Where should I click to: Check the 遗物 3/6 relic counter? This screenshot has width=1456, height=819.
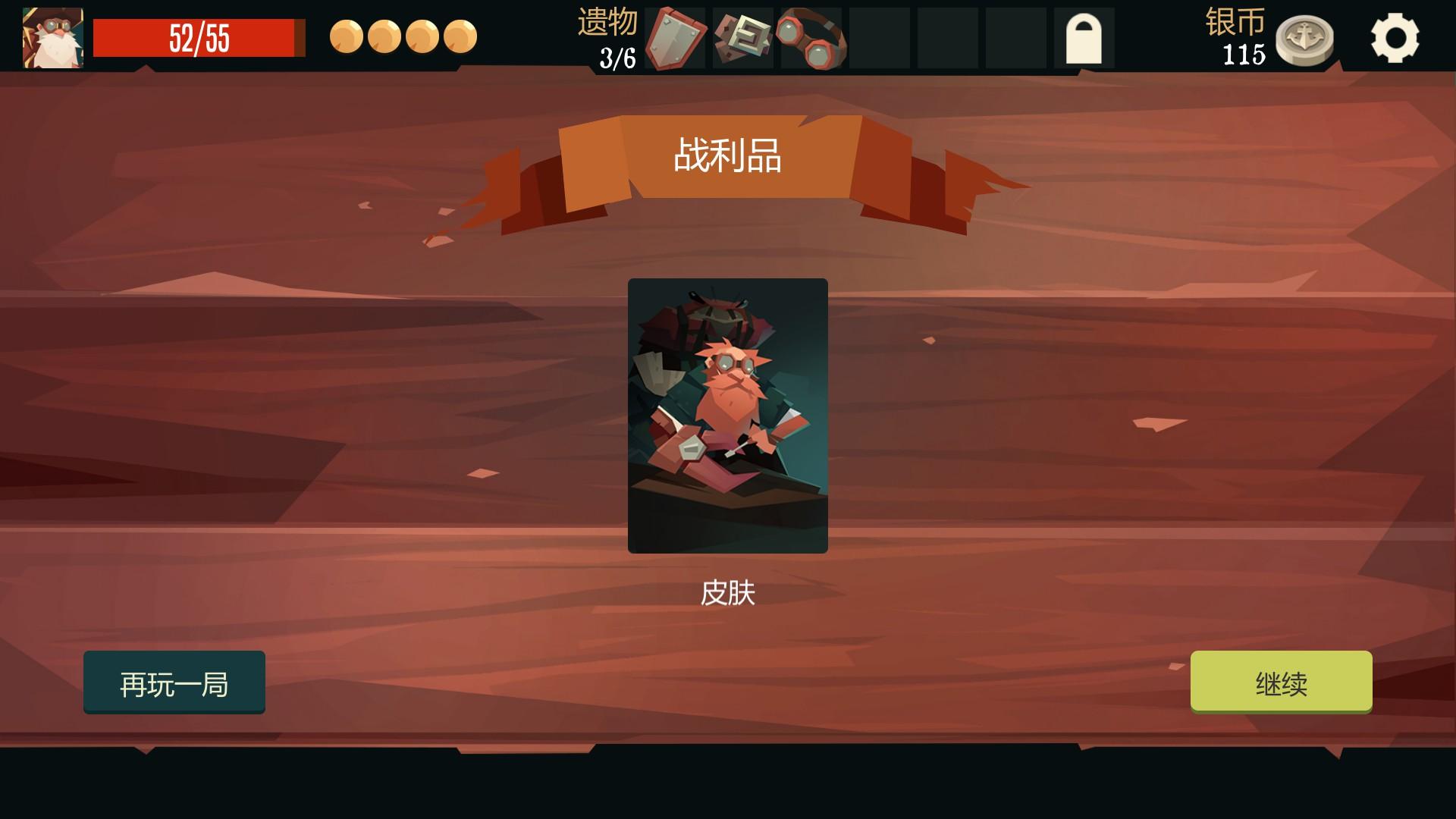point(611,39)
